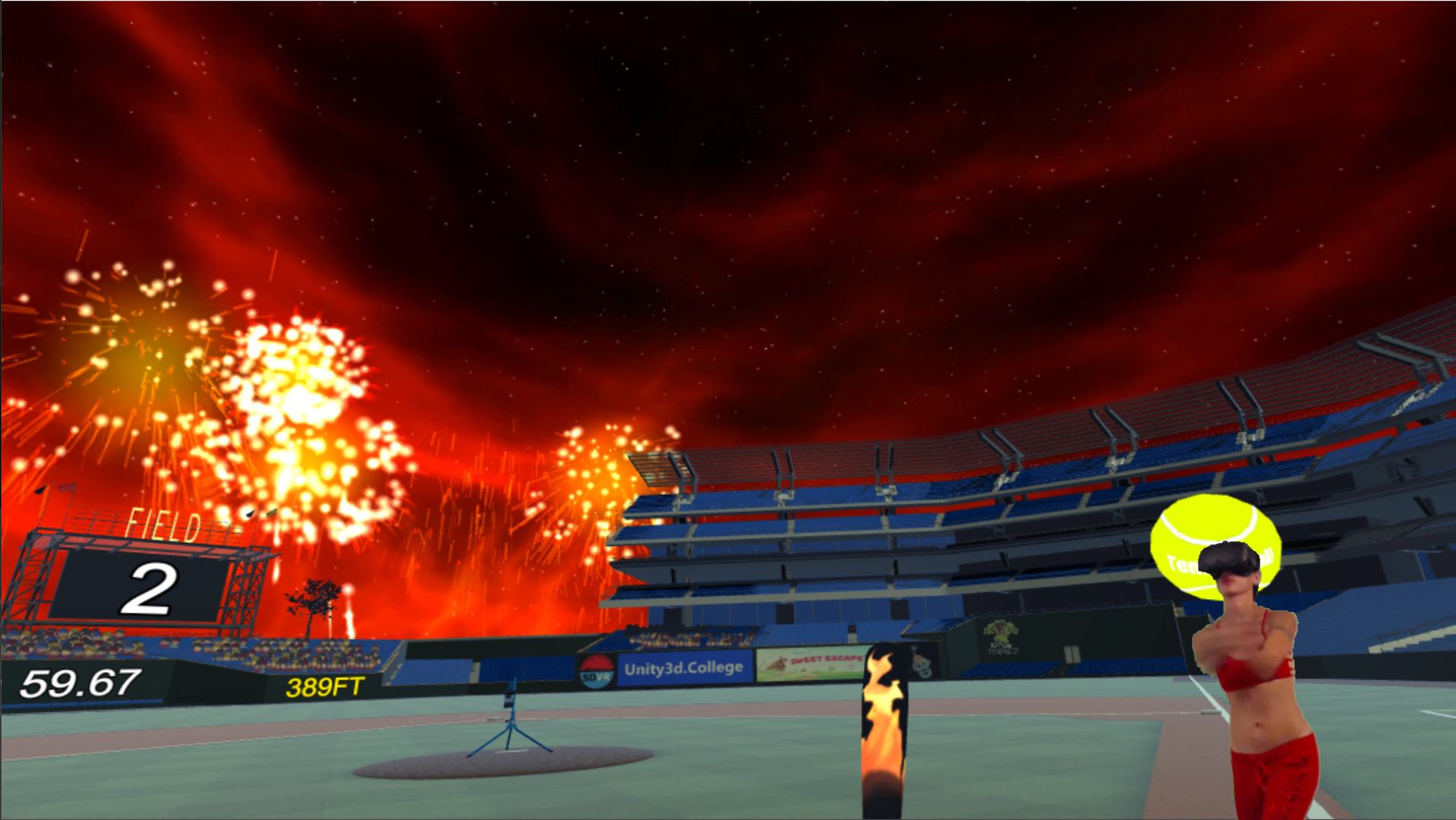
Task: Select the tree beside the scoreboard tower
Action: 312,600
